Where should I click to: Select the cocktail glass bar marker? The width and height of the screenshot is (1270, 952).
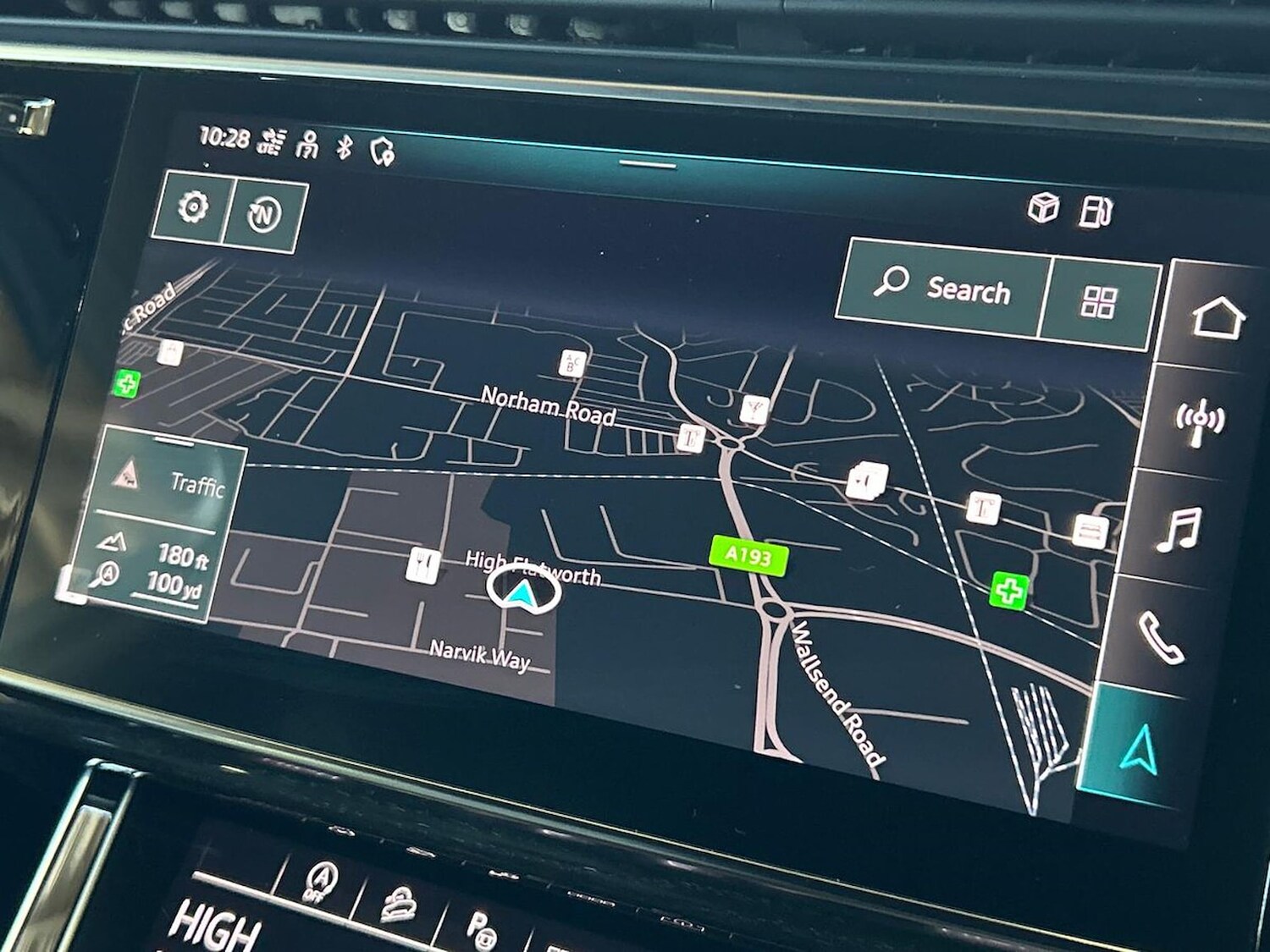coord(753,409)
